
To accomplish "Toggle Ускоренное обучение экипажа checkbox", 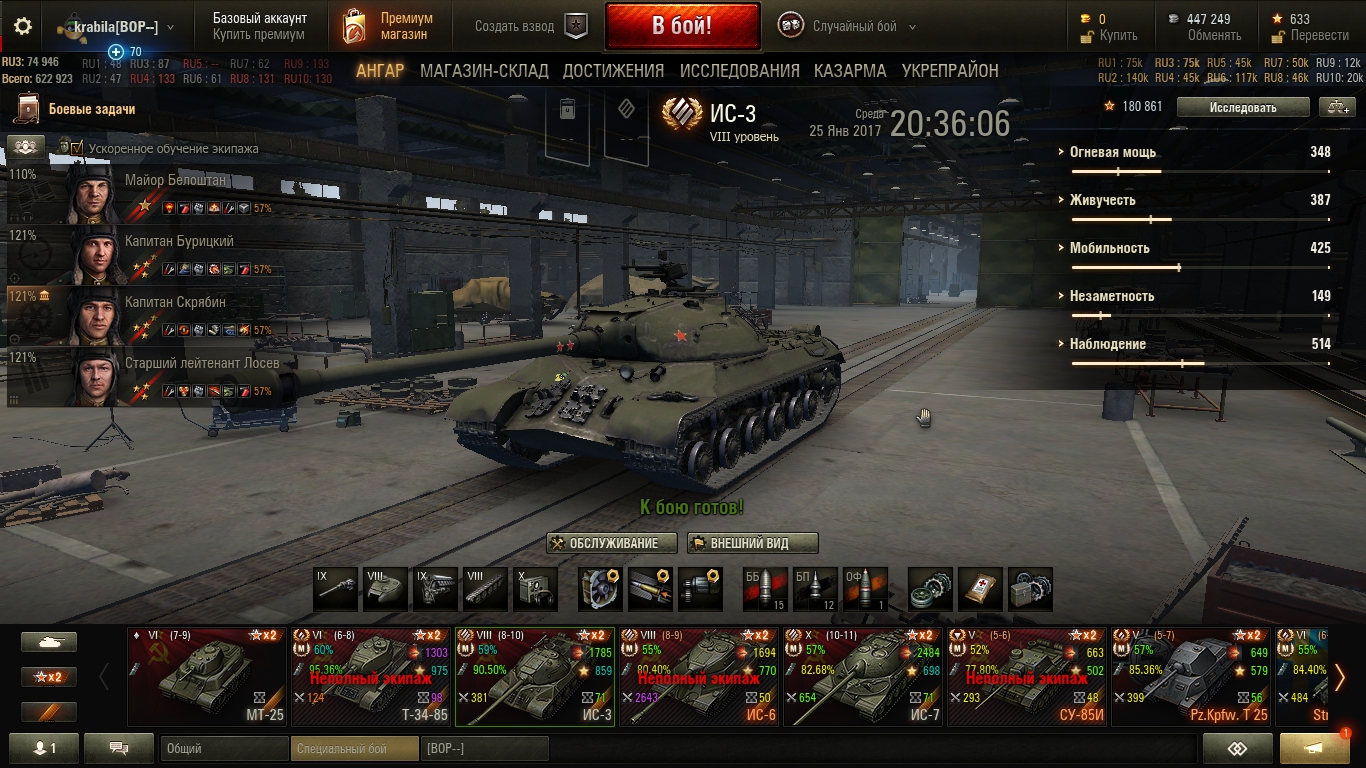I will point(77,148).
